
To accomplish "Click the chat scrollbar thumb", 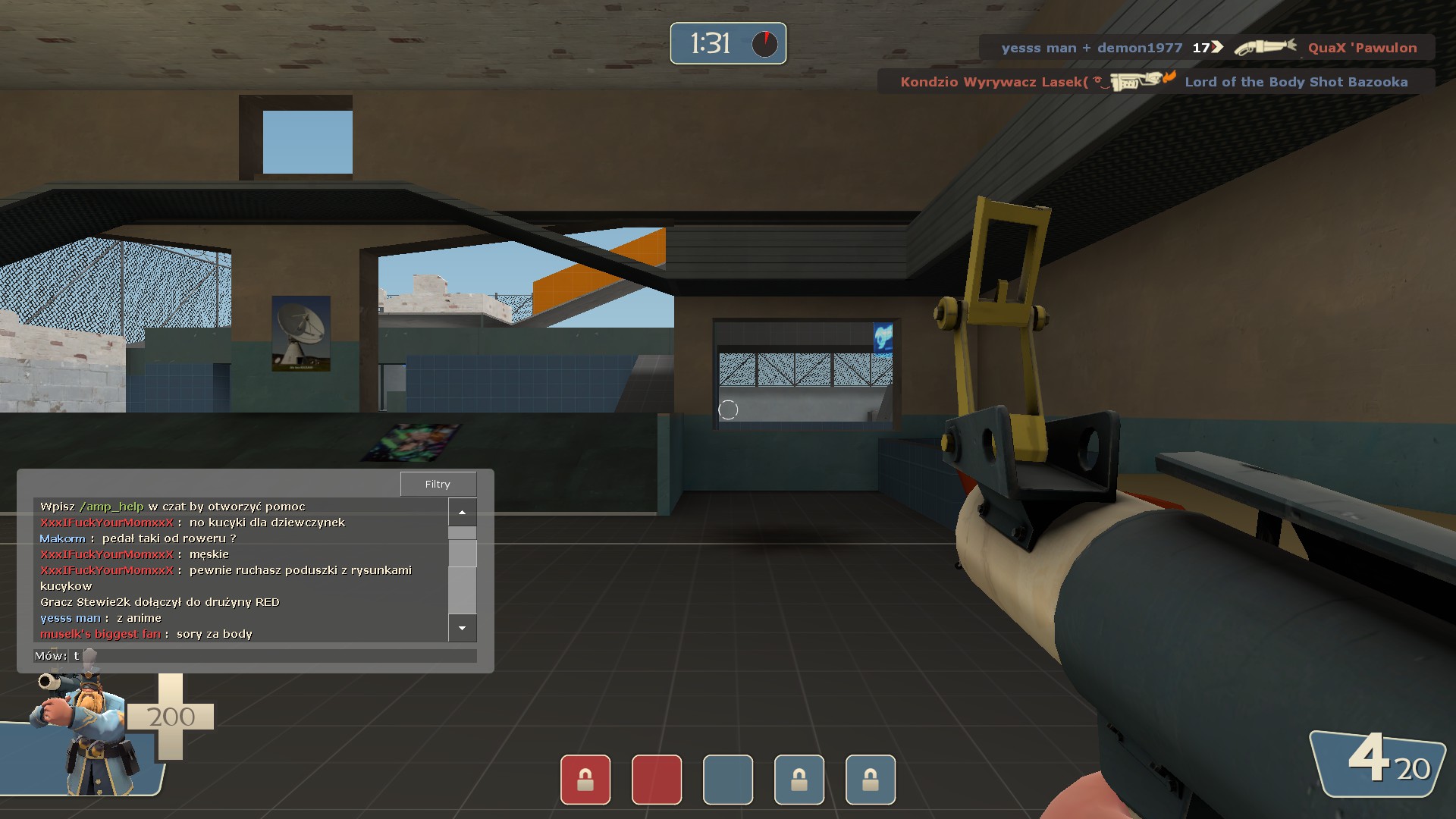I will (462, 552).
